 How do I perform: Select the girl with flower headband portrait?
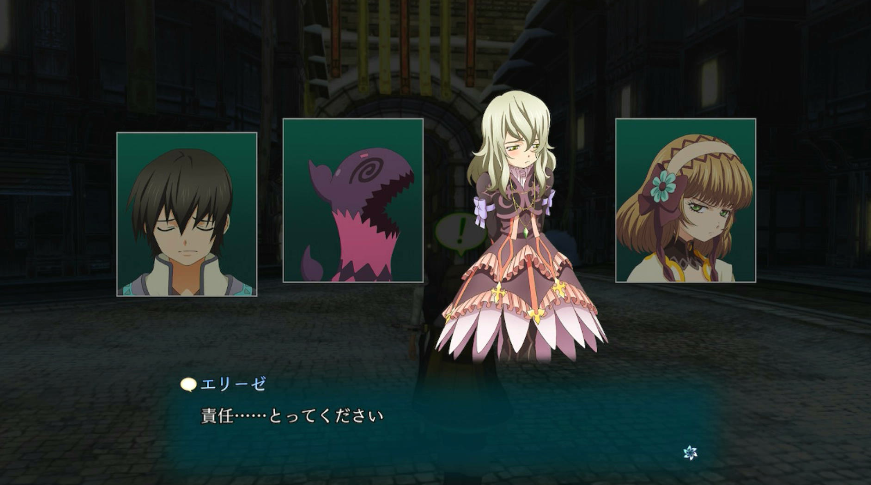click(x=685, y=200)
